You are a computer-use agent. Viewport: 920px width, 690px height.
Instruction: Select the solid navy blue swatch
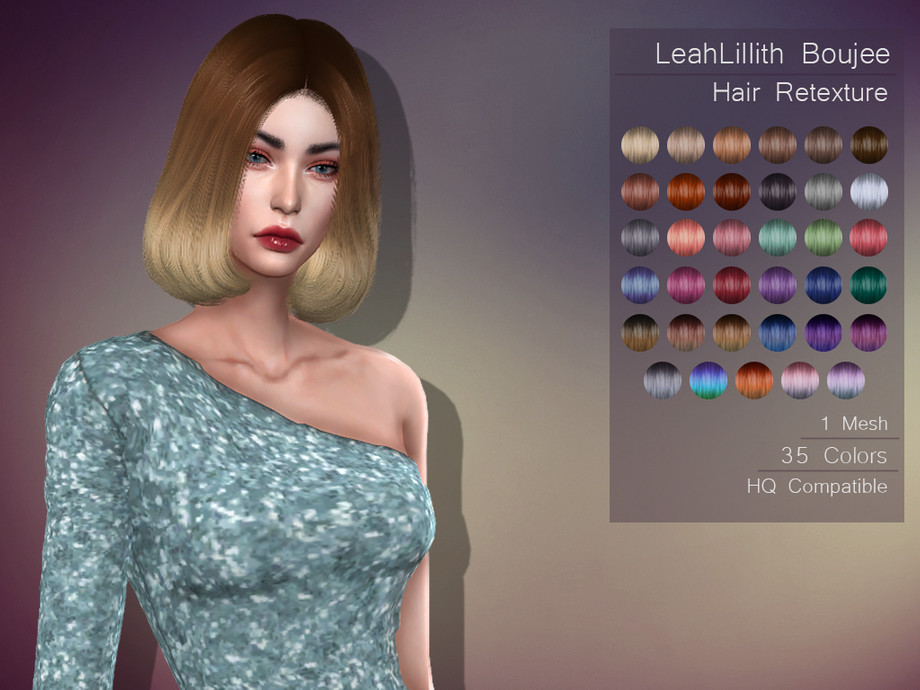point(824,285)
